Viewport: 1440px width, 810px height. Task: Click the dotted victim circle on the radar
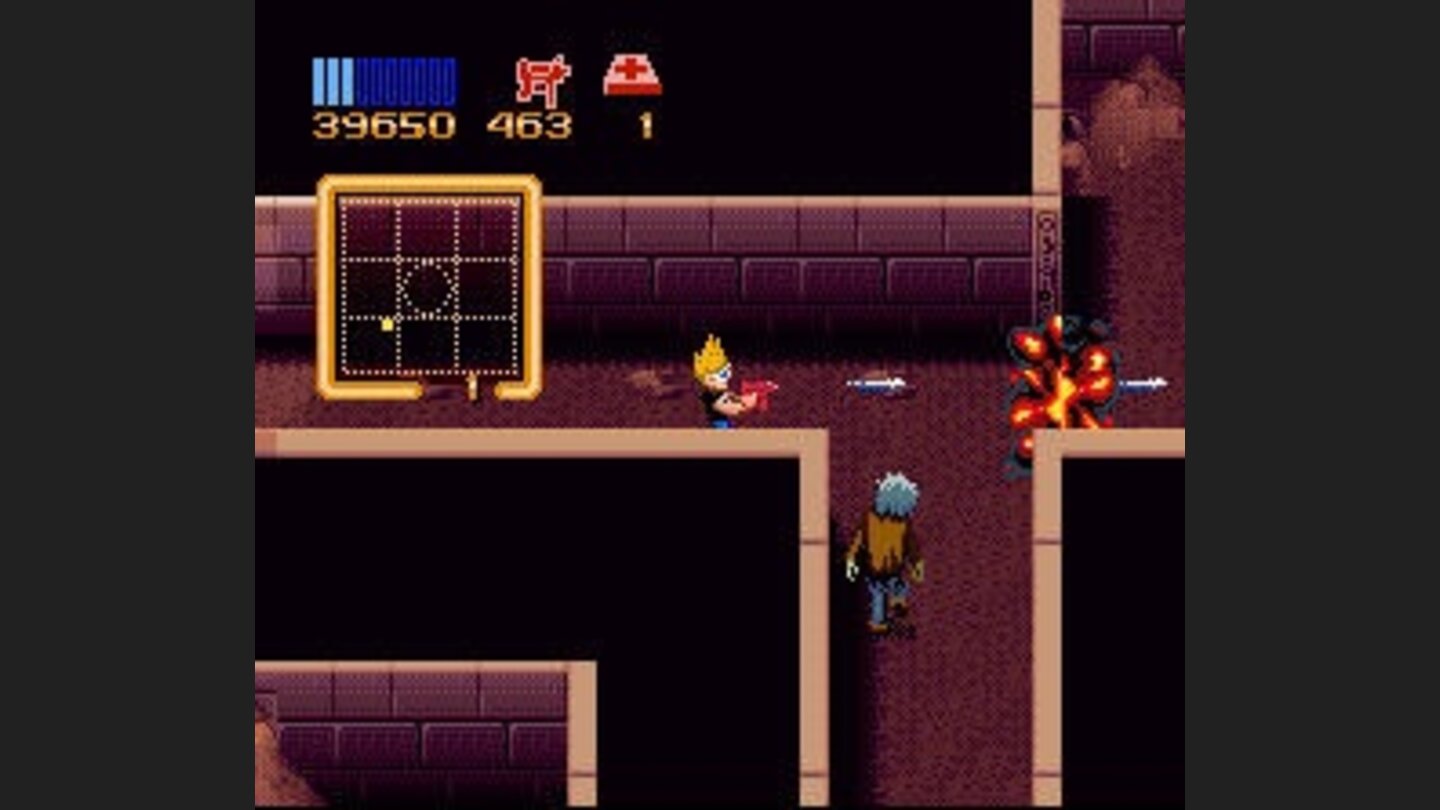(x=429, y=287)
